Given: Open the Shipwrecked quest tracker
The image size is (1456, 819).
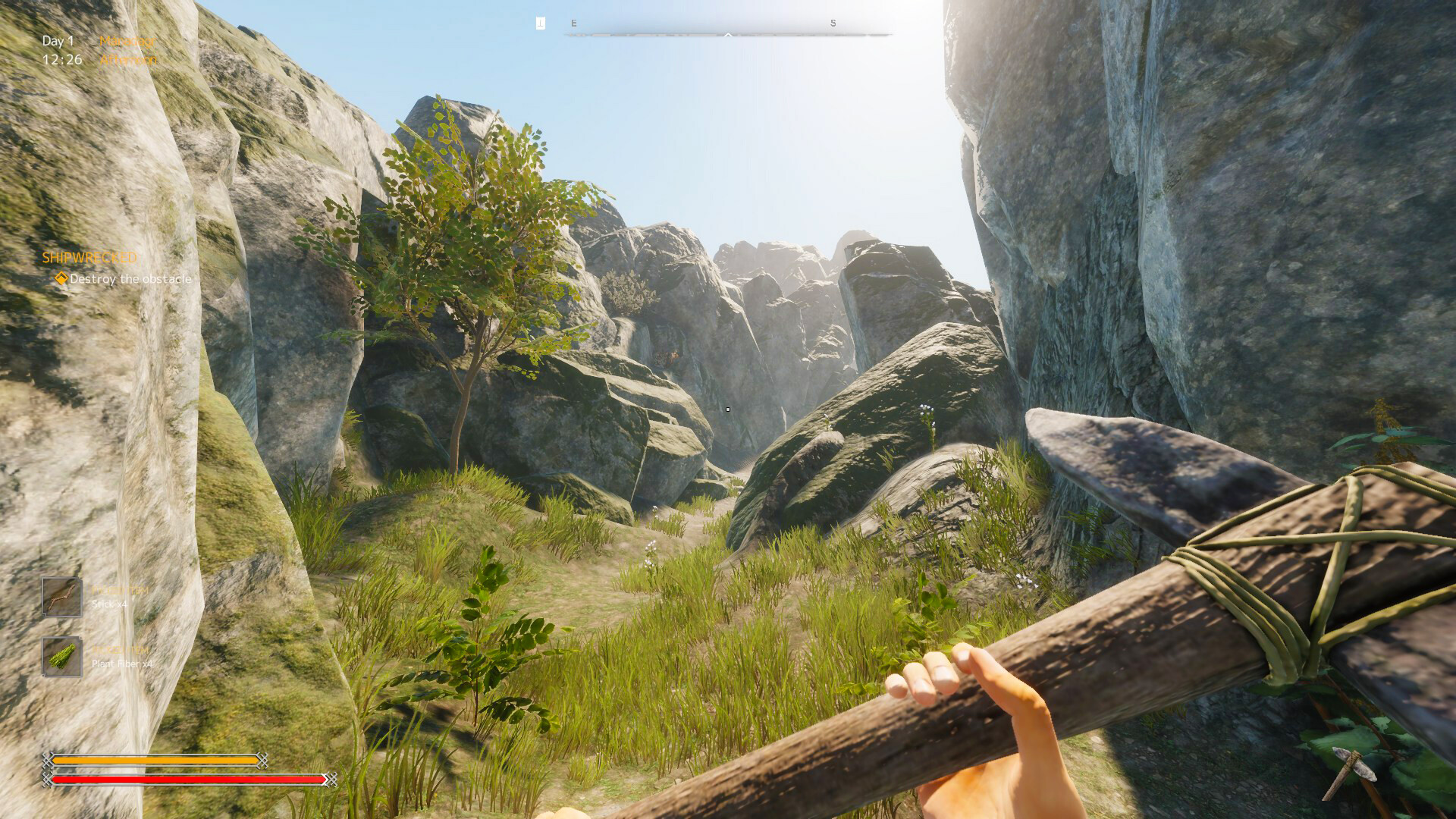Looking at the screenshot, I should pos(89,258).
